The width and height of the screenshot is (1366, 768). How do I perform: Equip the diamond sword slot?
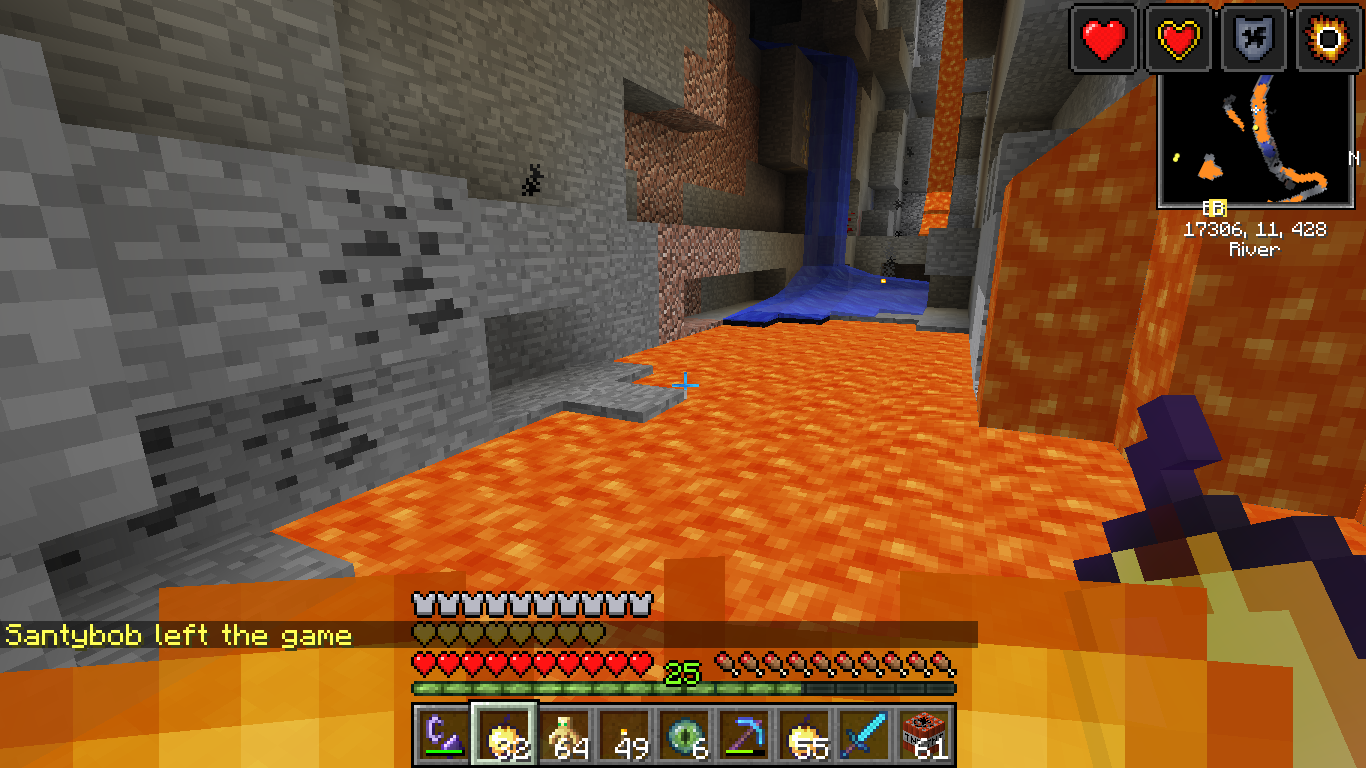click(x=865, y=736)
